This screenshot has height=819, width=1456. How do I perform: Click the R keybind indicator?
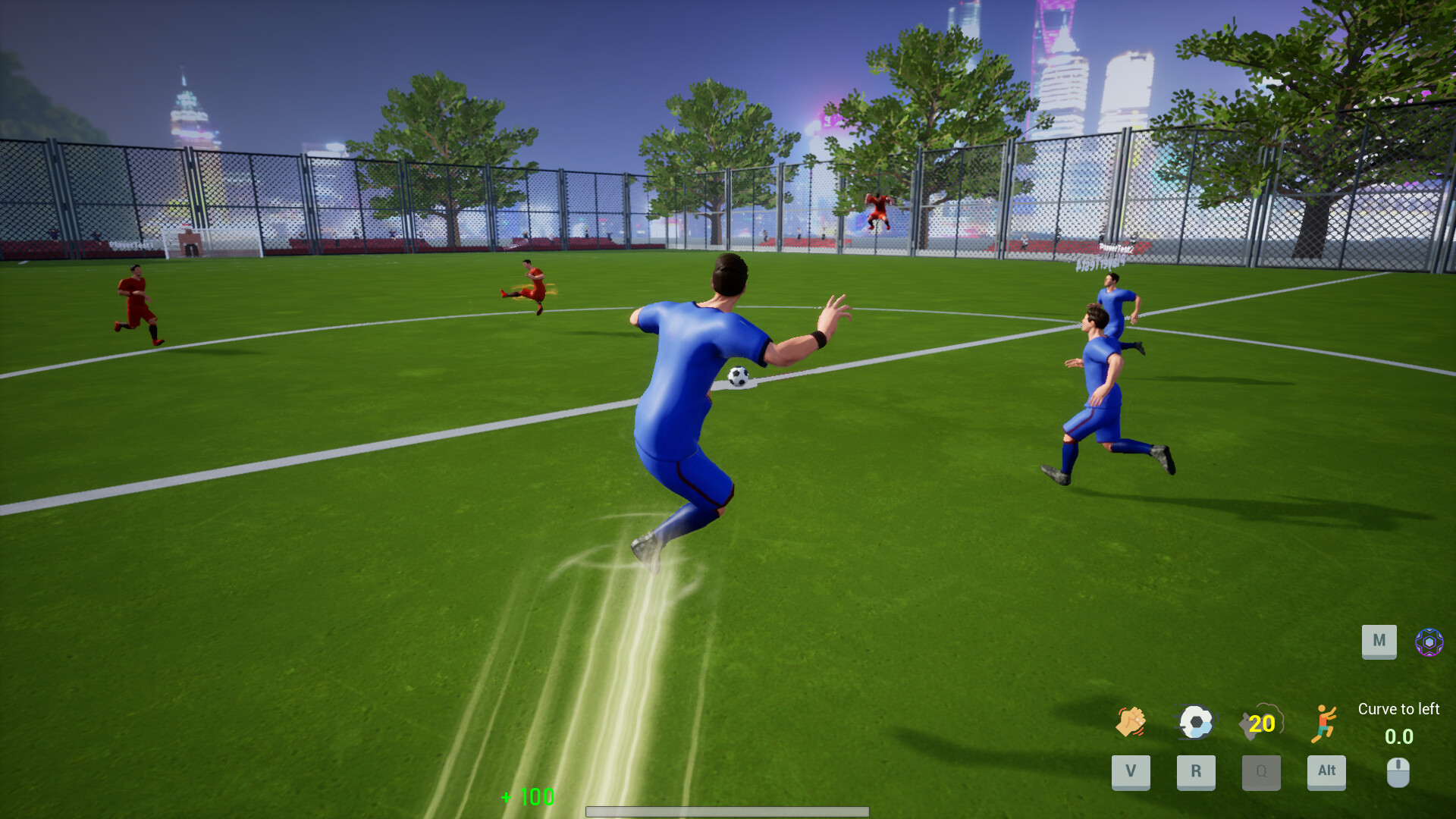[x=1197, y=773]
